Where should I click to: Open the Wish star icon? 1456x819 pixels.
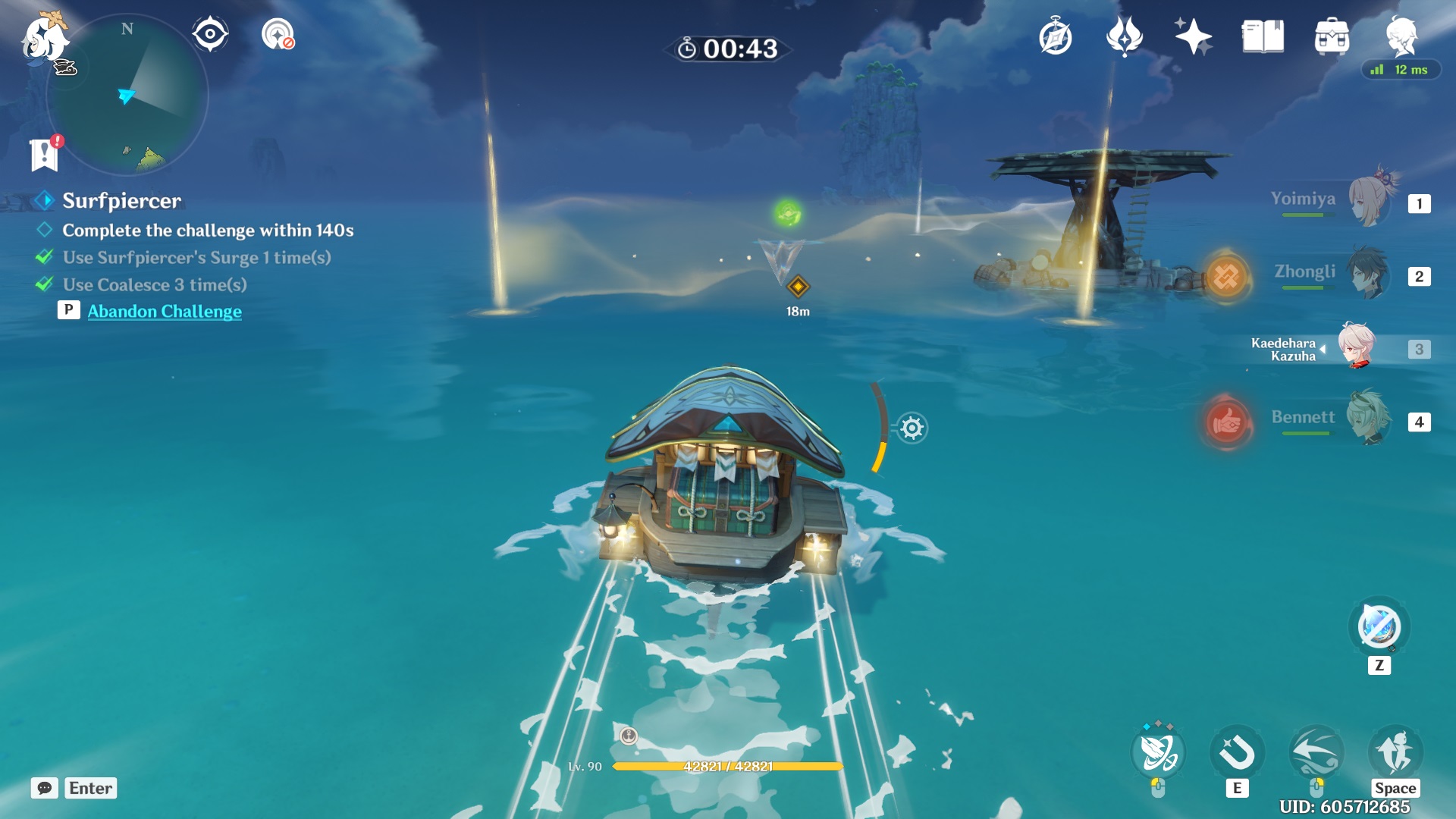1193,37
